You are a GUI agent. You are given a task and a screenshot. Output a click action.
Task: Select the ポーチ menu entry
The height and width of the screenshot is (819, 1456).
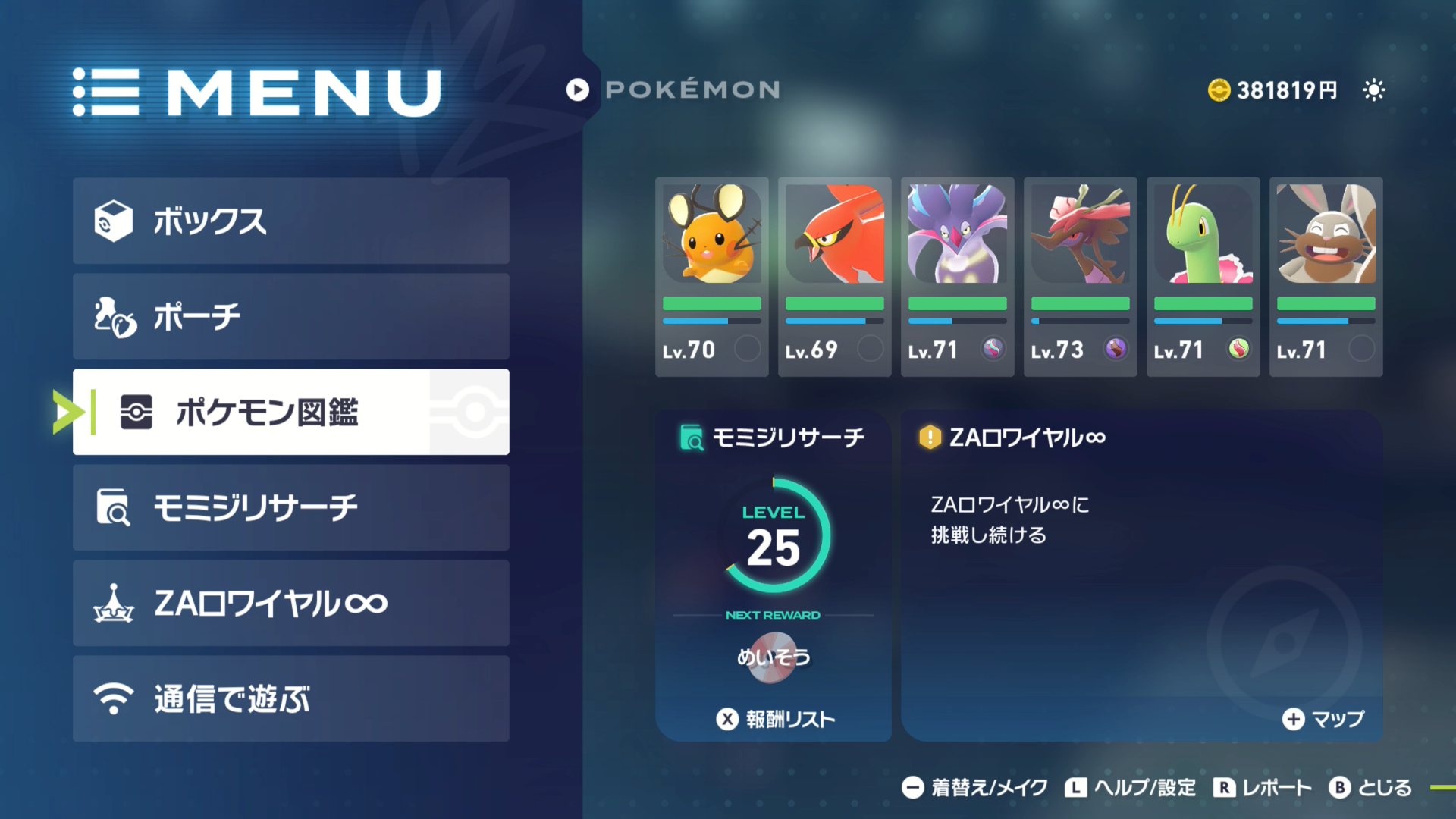pyautogui.click(x=290, y=316)
